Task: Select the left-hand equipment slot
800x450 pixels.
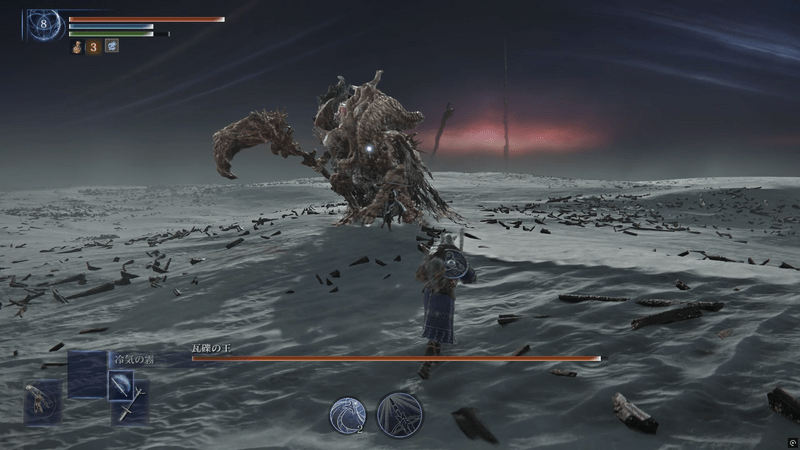Action: click(x=42, y=402)
